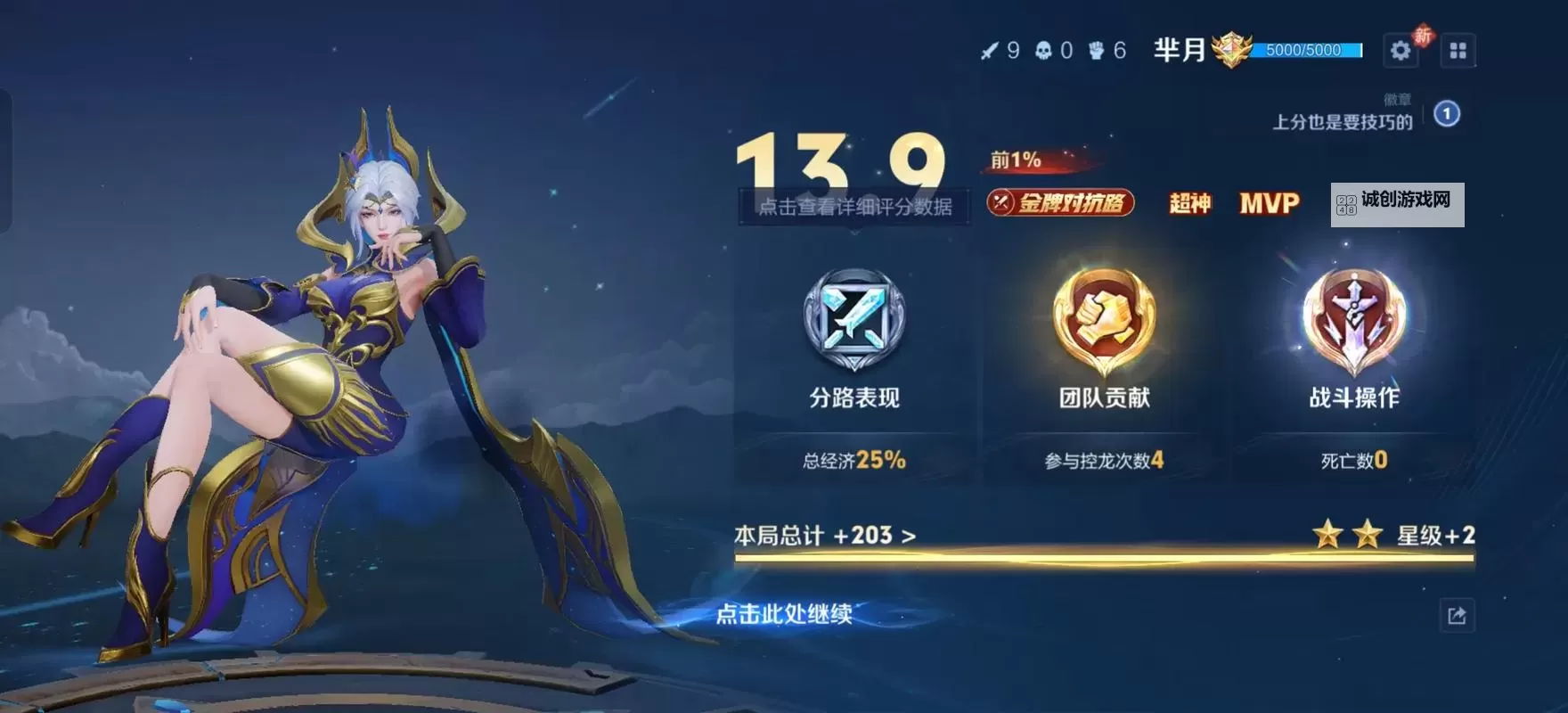
Task: Toggle the ① badge counter near 徽章
Action: pyautogui.click(x=1447, y=113)
